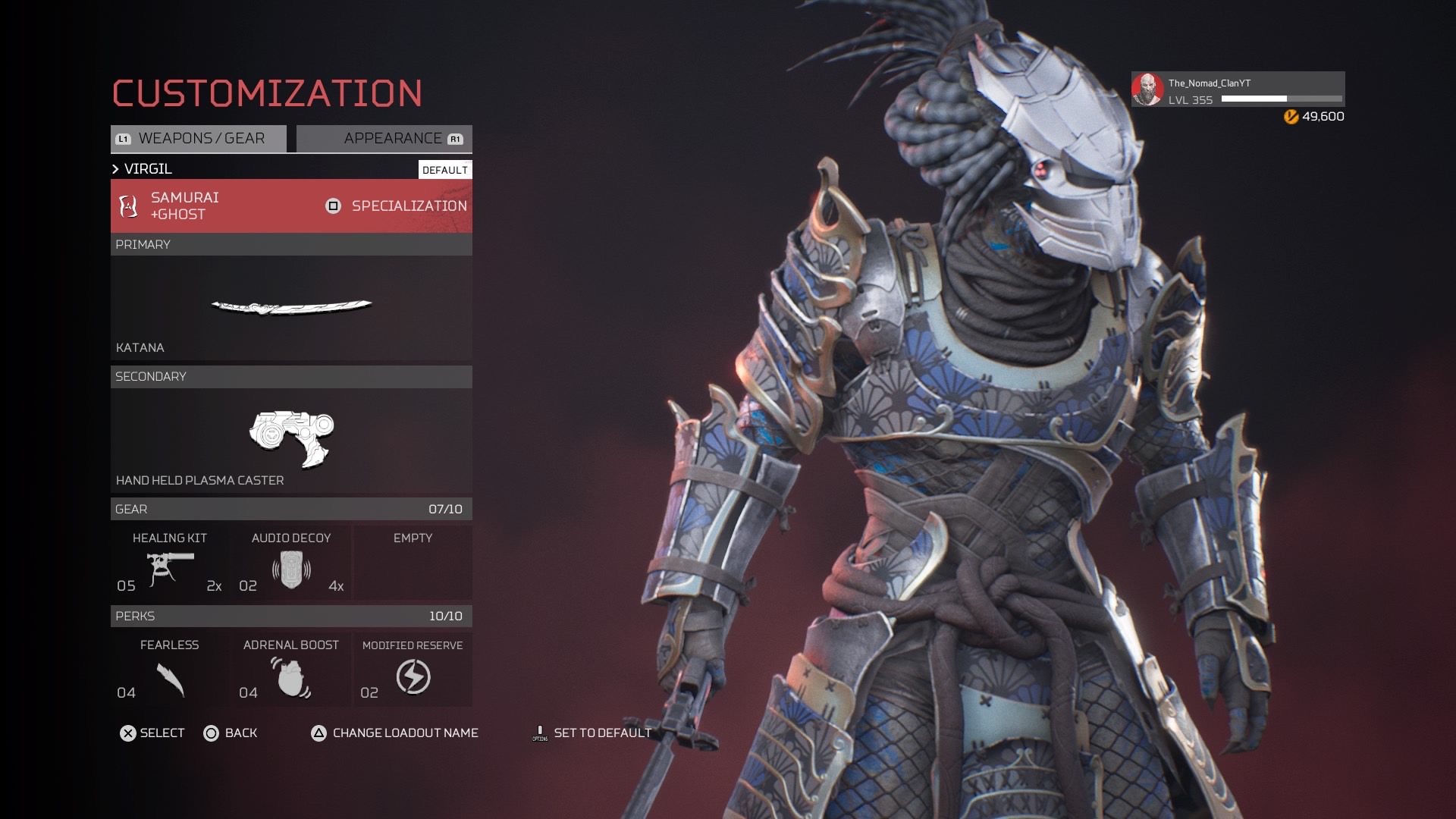Click The_Nomad_ClanYT player profile card
Image resolution: width=1456 pixels, height=819 pixels.
(x=1238, y=90)
